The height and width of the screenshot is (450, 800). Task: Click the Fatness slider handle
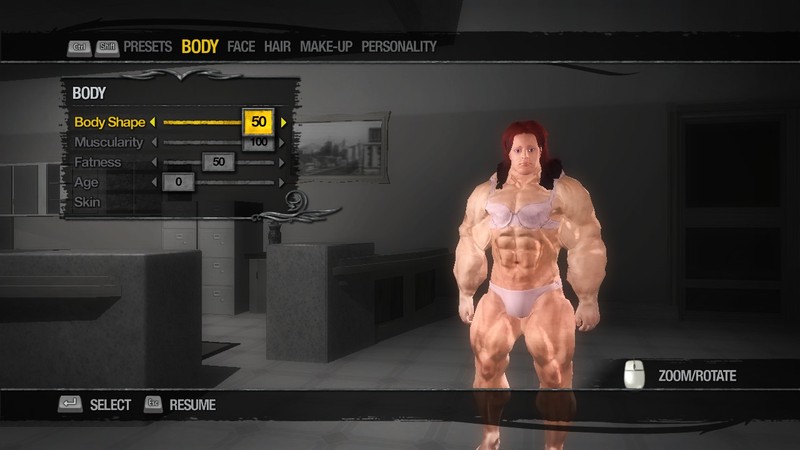218,162
